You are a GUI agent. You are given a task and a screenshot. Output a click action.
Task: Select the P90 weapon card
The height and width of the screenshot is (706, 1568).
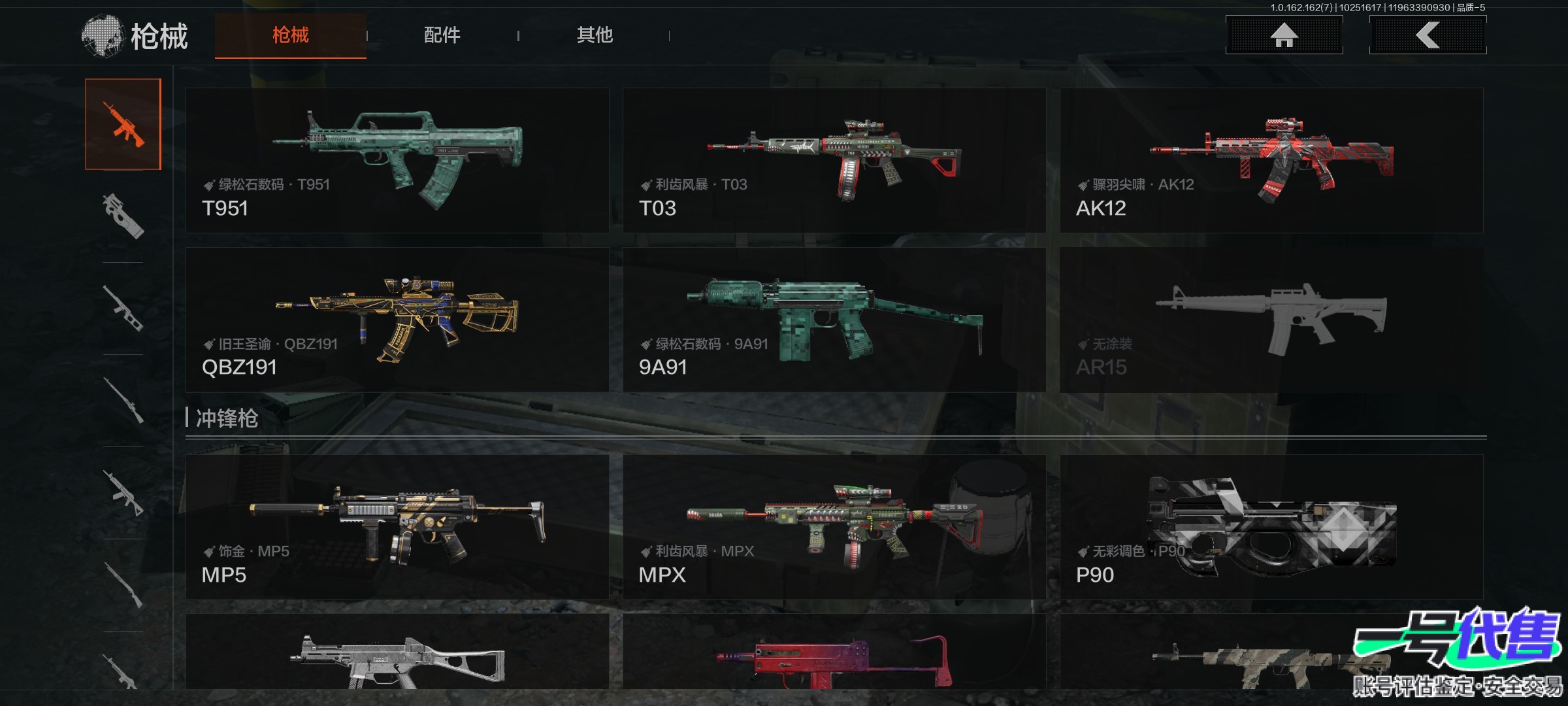pyautogui.click(x=1271, y=527)
